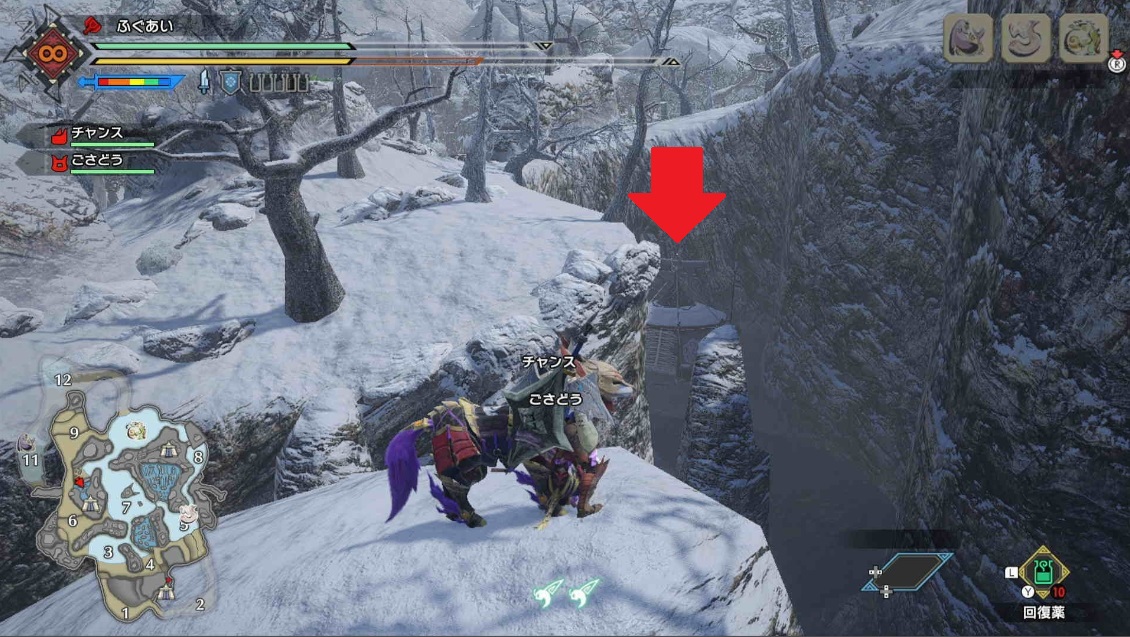Image resolution: width=1130 pixels, height=637 pixels.
Task: Click the blue shield status icon
Action: tap(231, 82)
